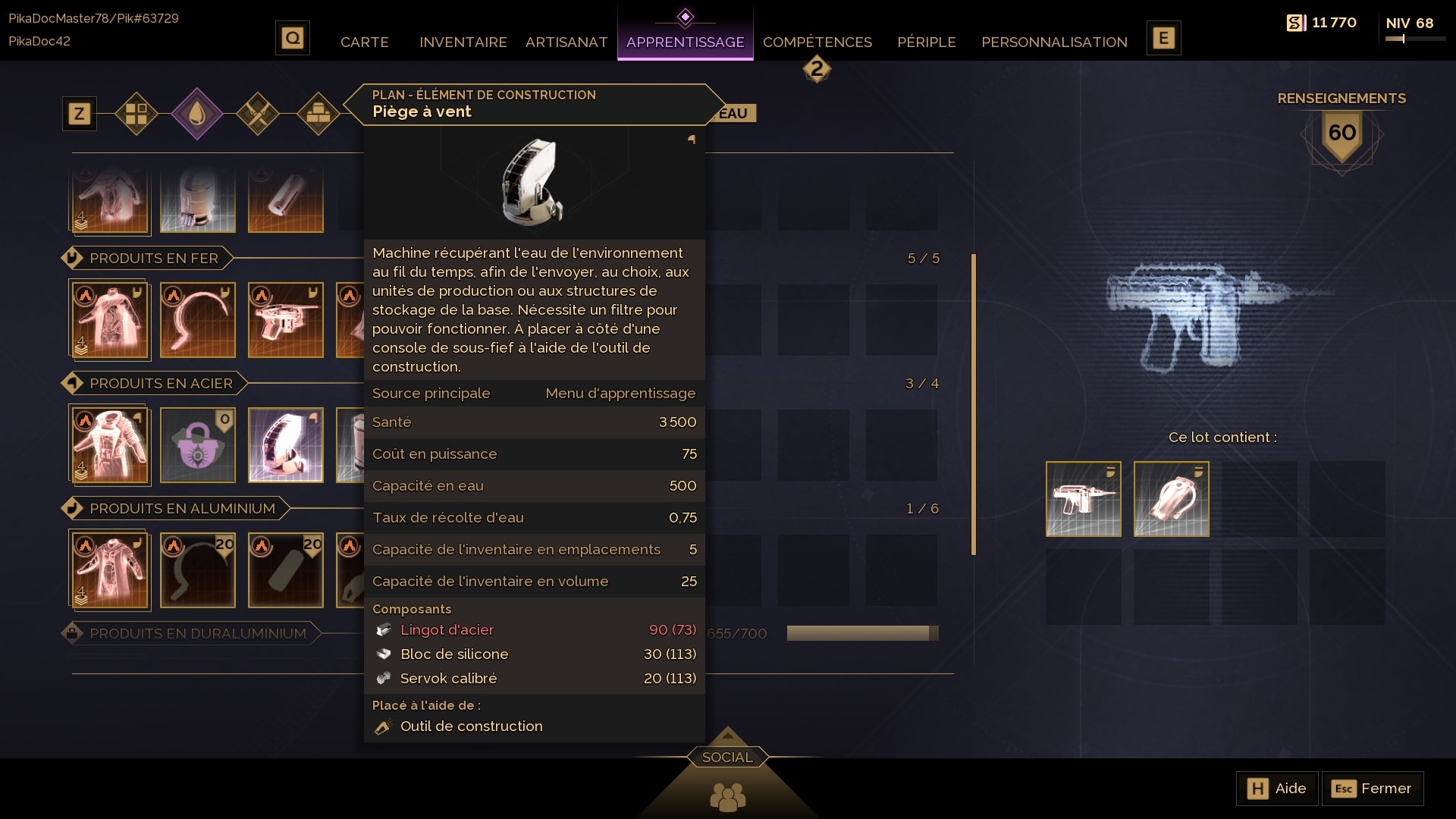Select the iron curved sickle blueprint
This screenshot has width=1456, height=819.
pyautogui.click(x=198, y=320)
